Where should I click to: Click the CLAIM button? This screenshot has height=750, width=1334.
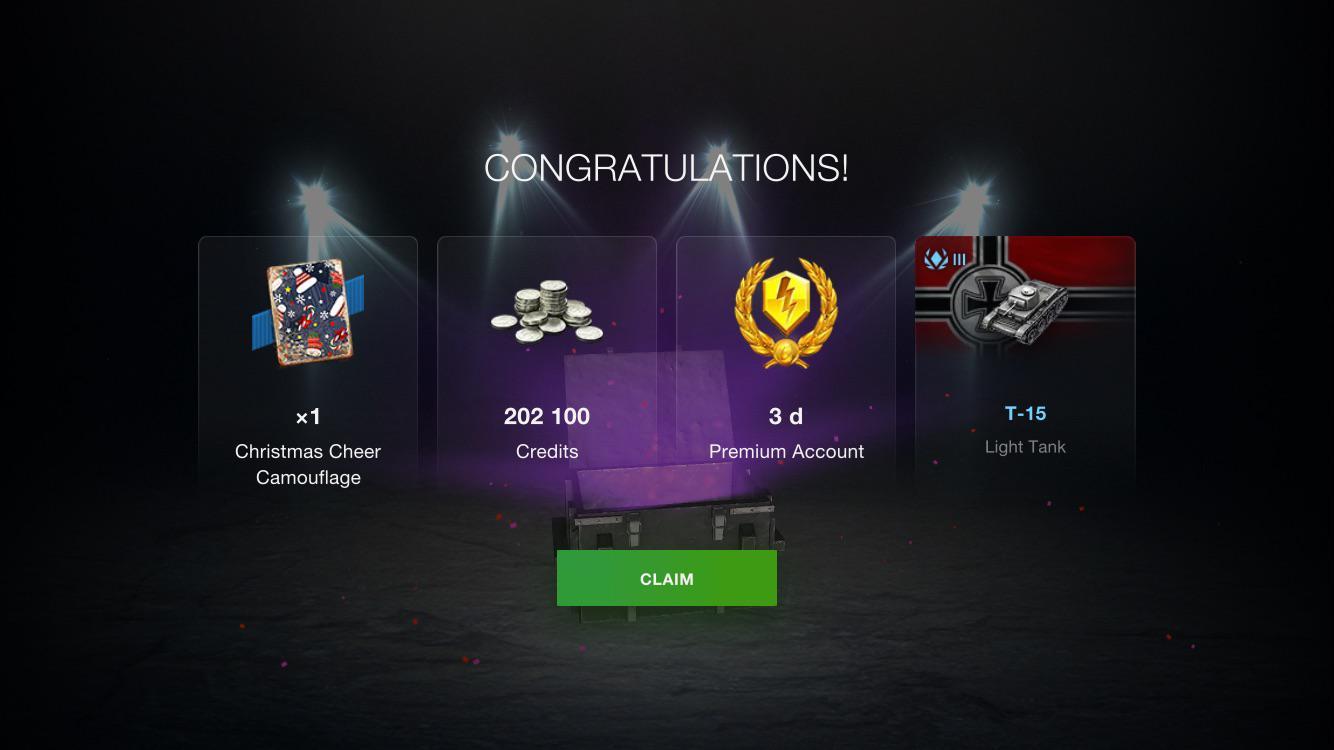click(666, 578)
